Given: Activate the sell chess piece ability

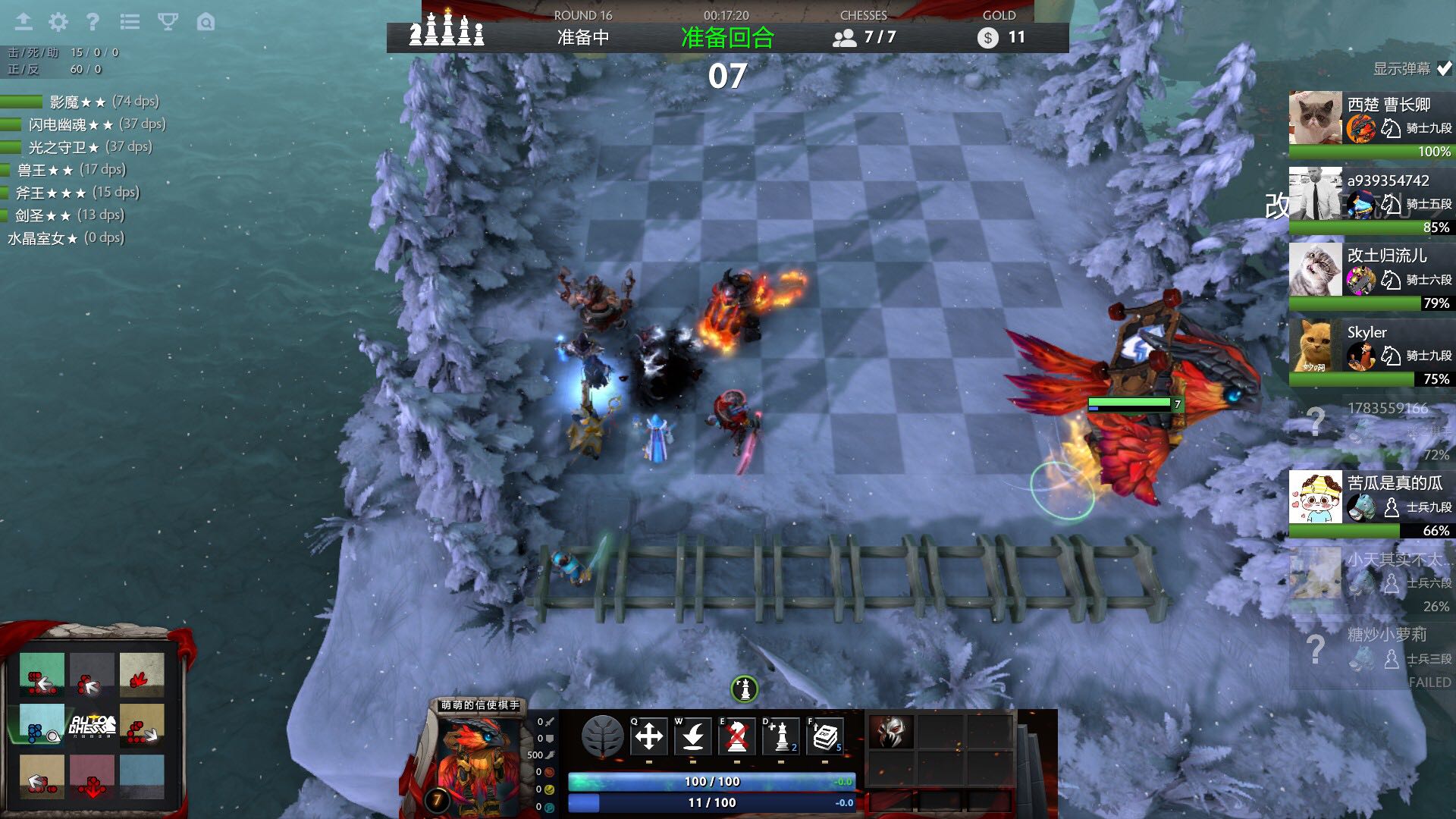Looking at the screenshot, I should 737,736.
